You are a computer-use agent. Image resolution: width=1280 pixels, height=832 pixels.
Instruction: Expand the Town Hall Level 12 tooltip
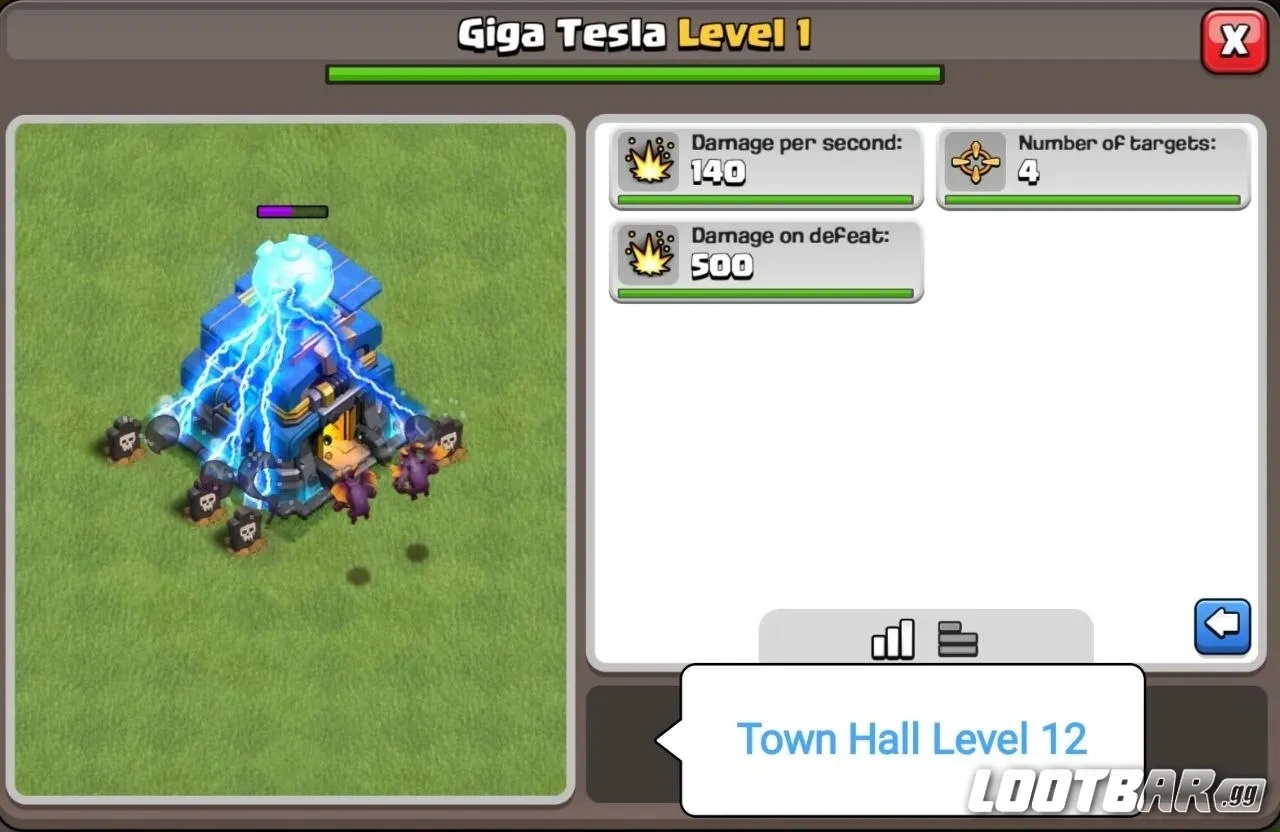pos(912,739)
